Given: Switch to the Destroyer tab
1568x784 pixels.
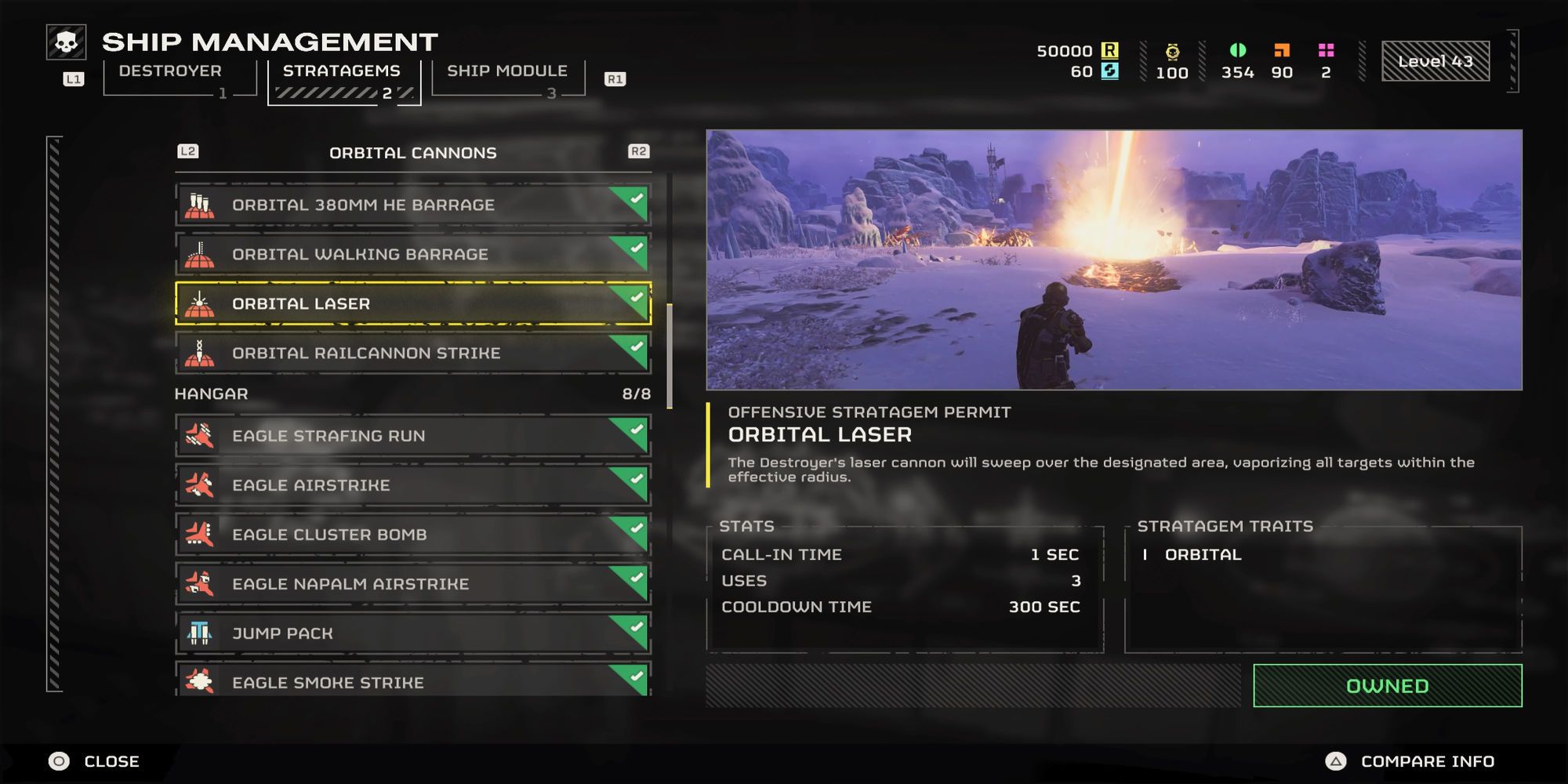Looking at the screenshot, I should tap(171, 72).
